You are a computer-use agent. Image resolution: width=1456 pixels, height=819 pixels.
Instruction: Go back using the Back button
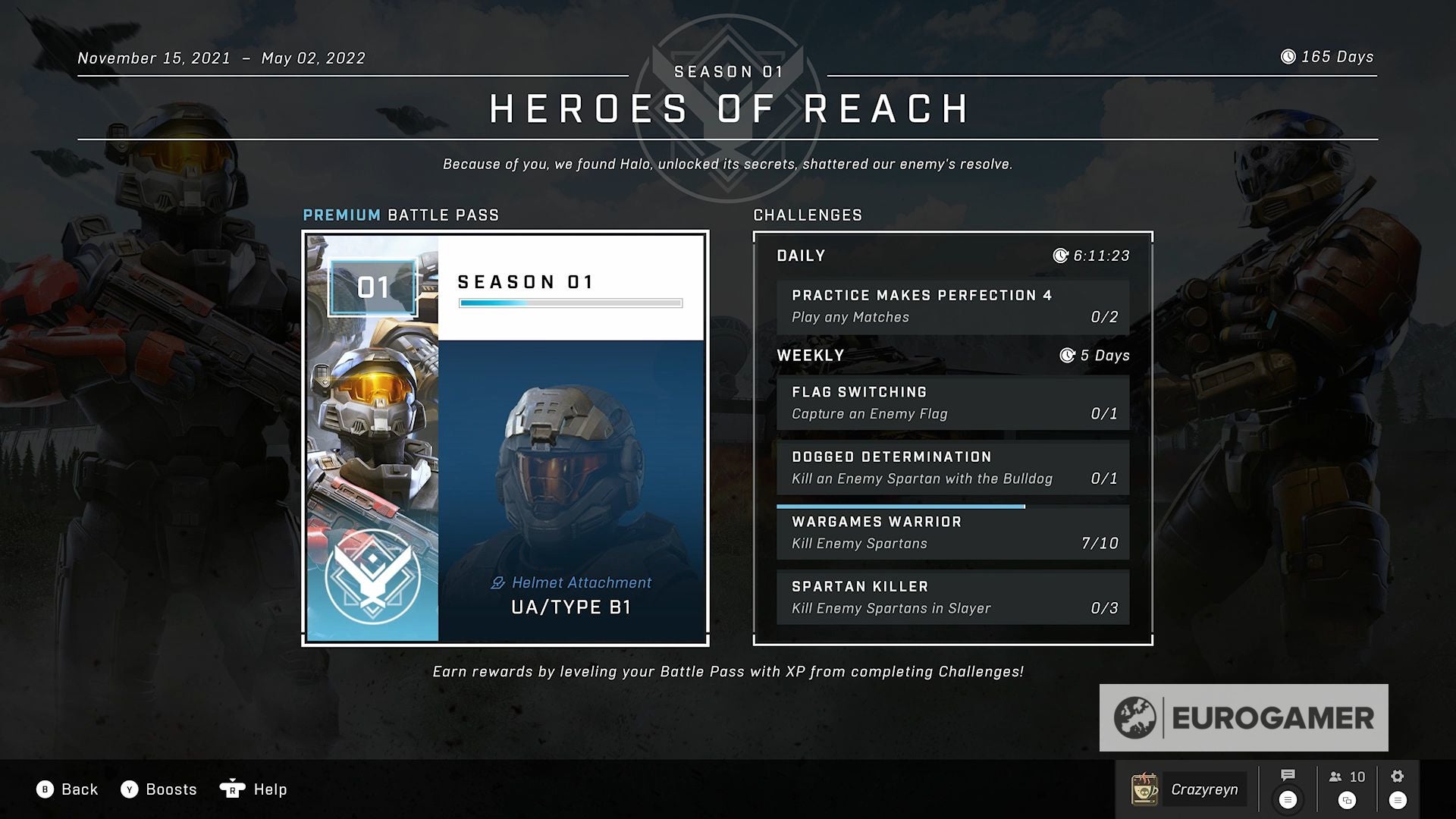click(67, 789)
